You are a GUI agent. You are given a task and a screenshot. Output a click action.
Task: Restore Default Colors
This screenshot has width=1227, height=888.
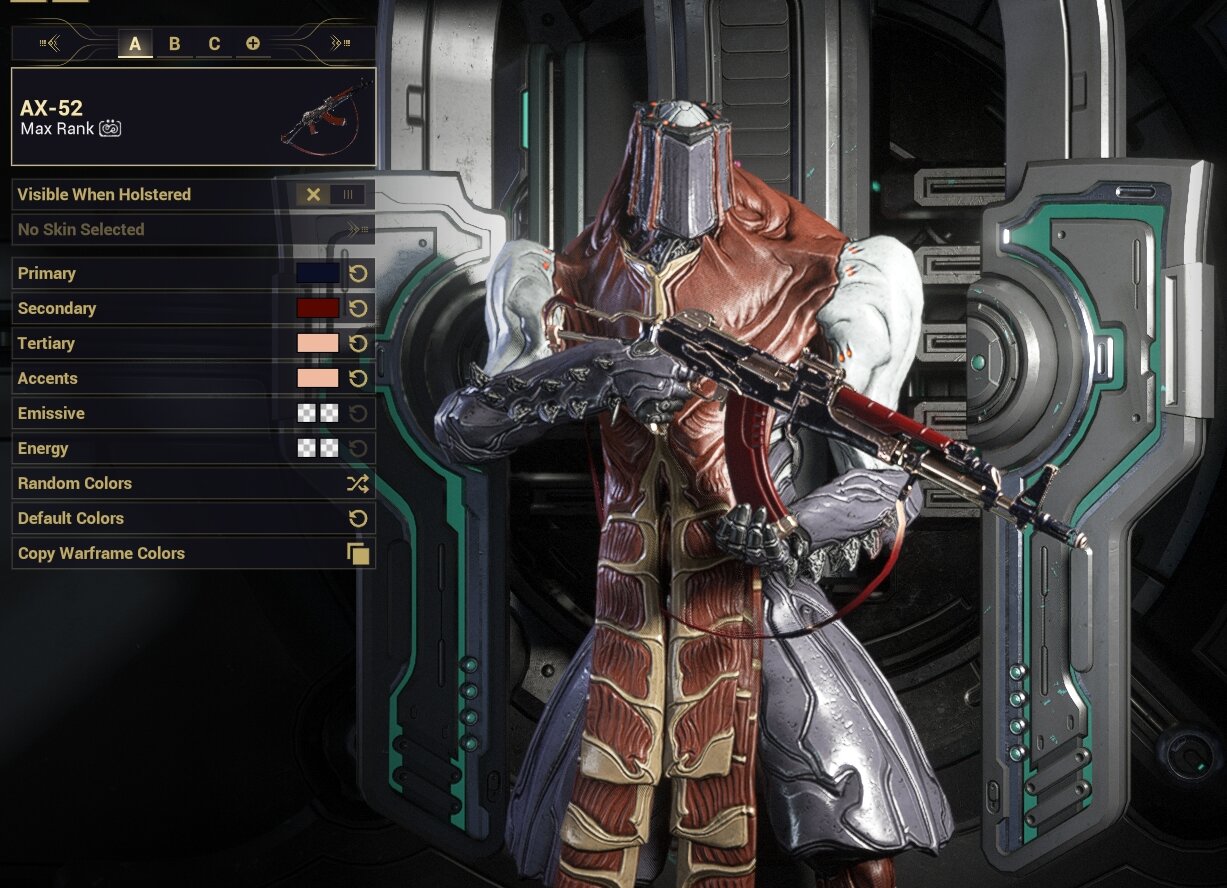[x=193, y=518]
